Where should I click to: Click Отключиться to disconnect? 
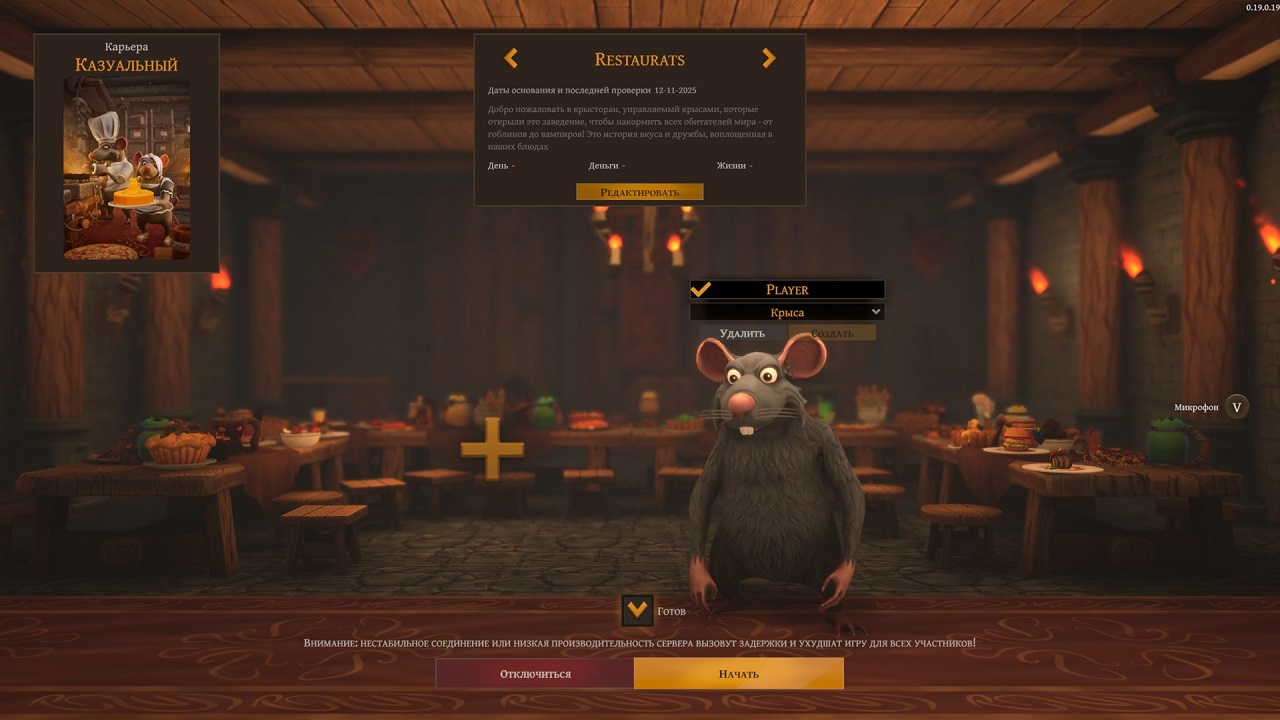pos(535,673)
